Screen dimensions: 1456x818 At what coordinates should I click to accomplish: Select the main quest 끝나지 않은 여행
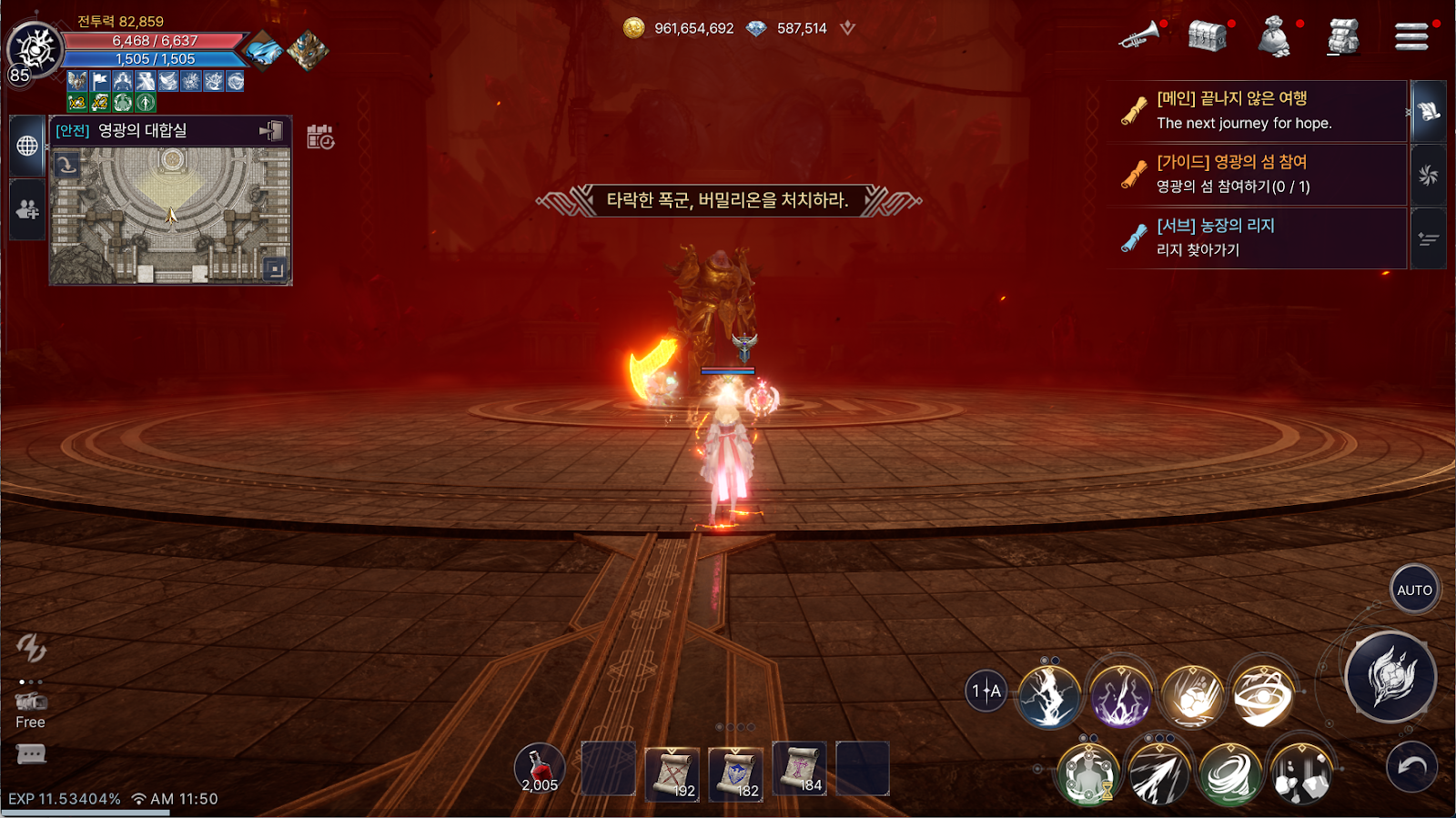pyautogui.click(x=1256, y=110)
